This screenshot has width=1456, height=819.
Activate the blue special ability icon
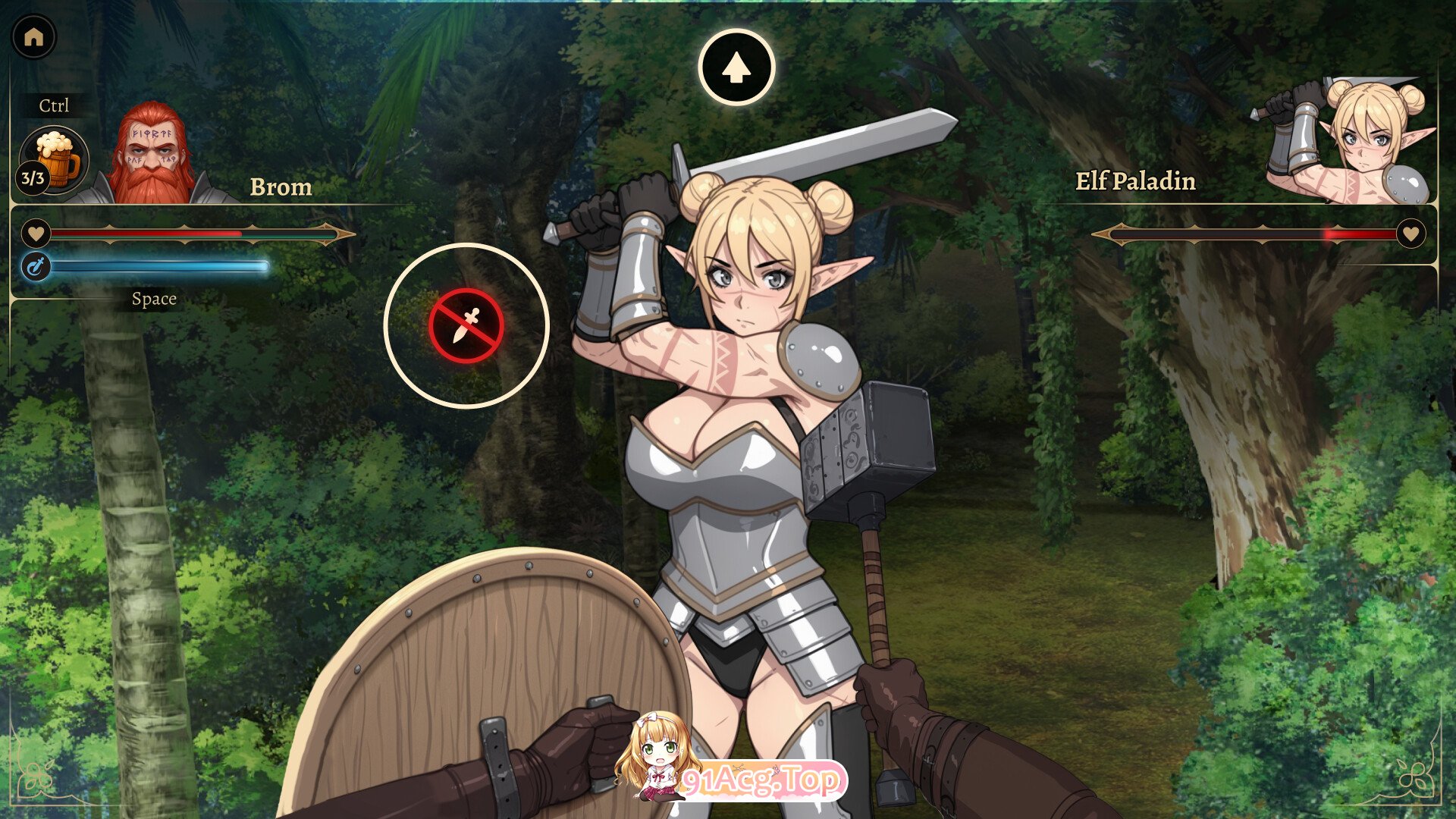tap(36, 266)
